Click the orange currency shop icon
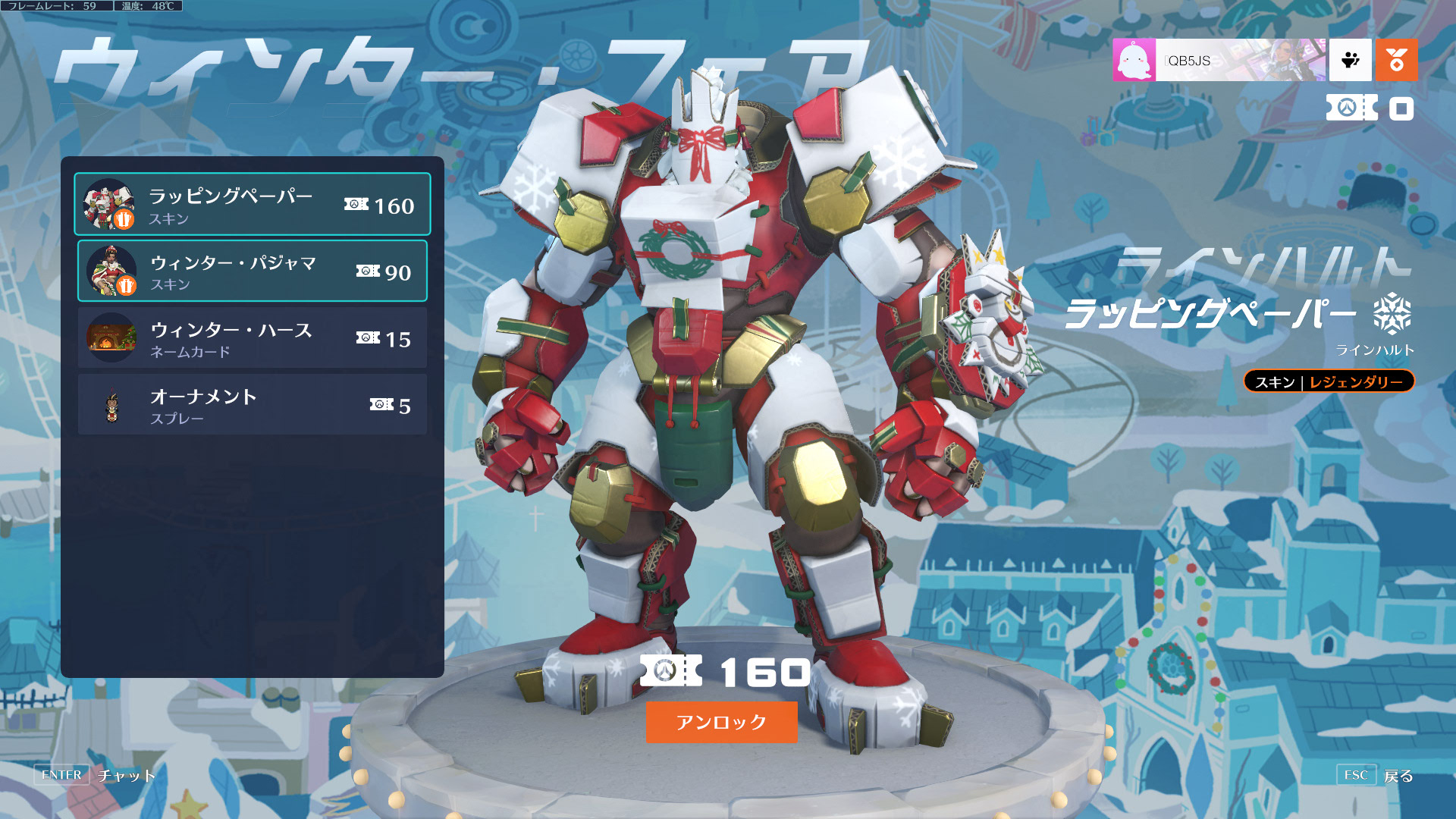This screenshot has height=819, width=1456. coord(1396,61)
